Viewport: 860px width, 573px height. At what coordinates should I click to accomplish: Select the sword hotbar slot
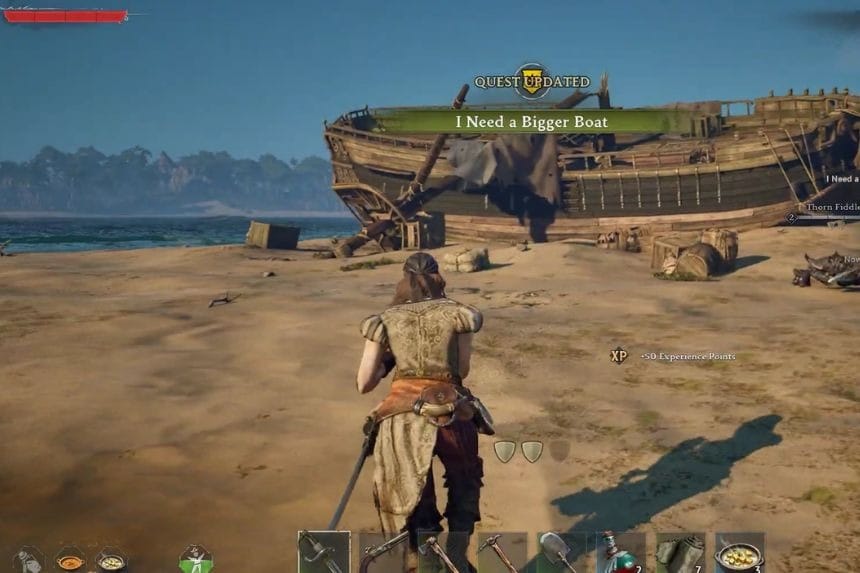coord(324,552)
